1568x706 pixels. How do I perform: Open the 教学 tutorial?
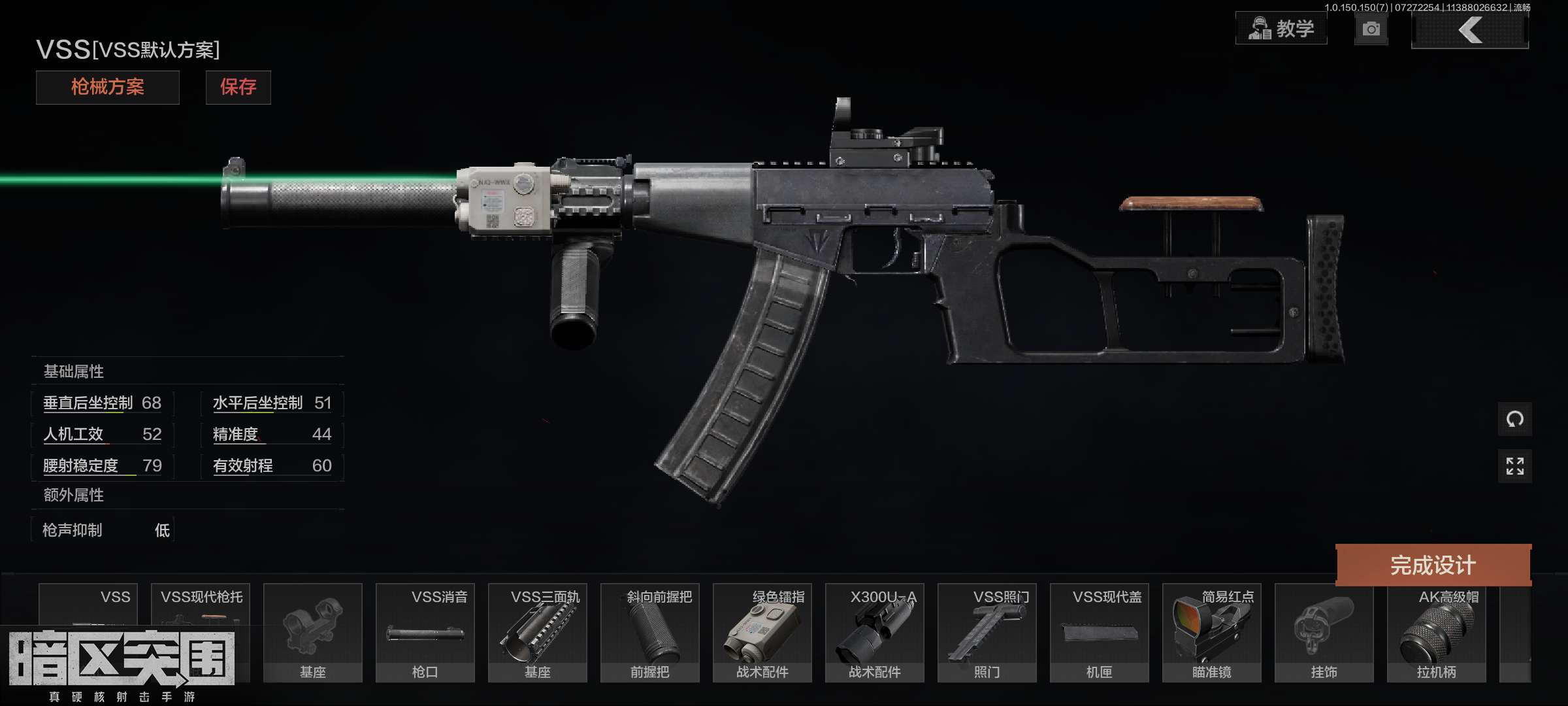click(1281, 29)
